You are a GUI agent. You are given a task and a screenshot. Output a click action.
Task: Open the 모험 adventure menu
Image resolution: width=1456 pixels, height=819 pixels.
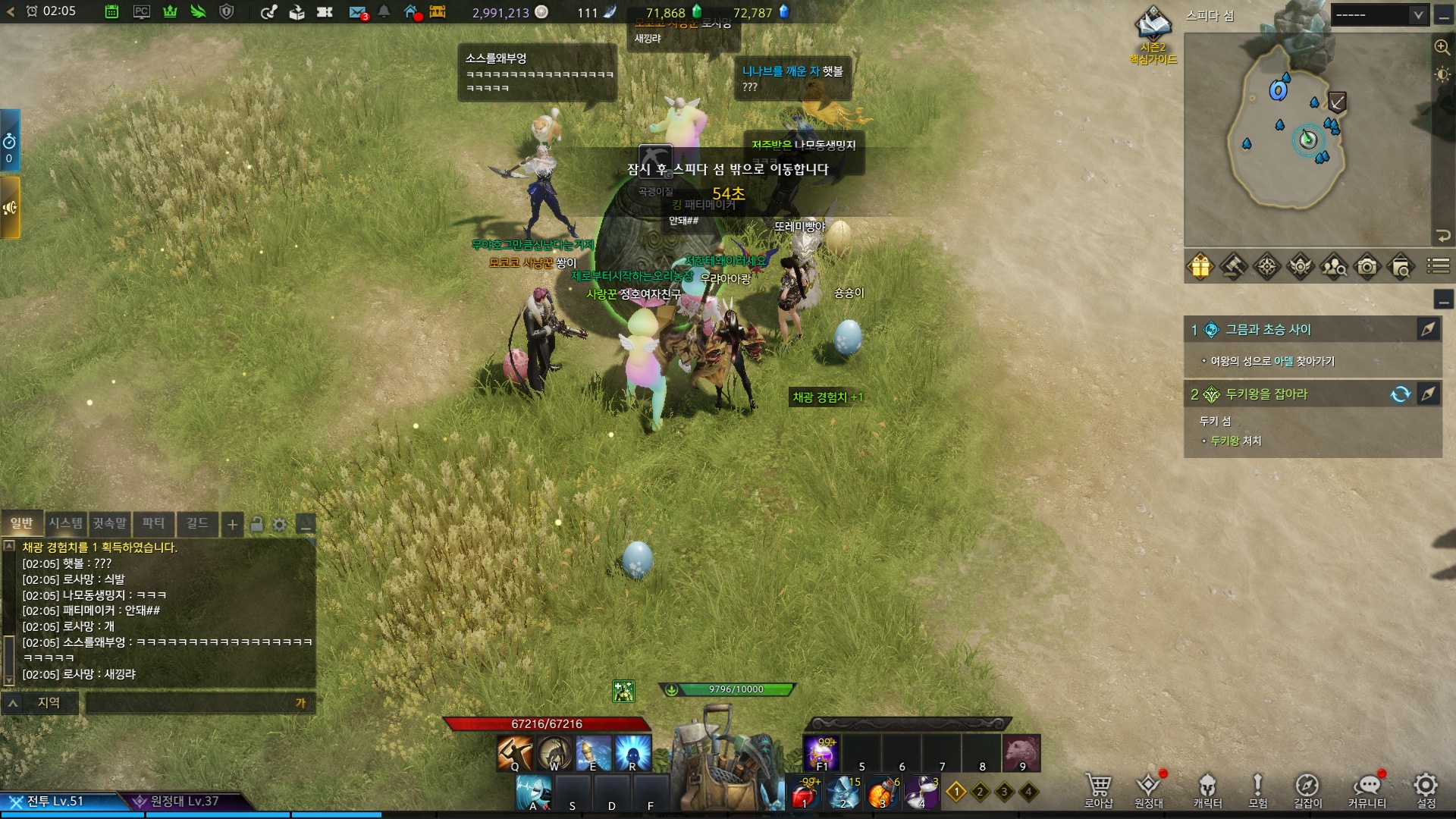[x=1257, y=790]
